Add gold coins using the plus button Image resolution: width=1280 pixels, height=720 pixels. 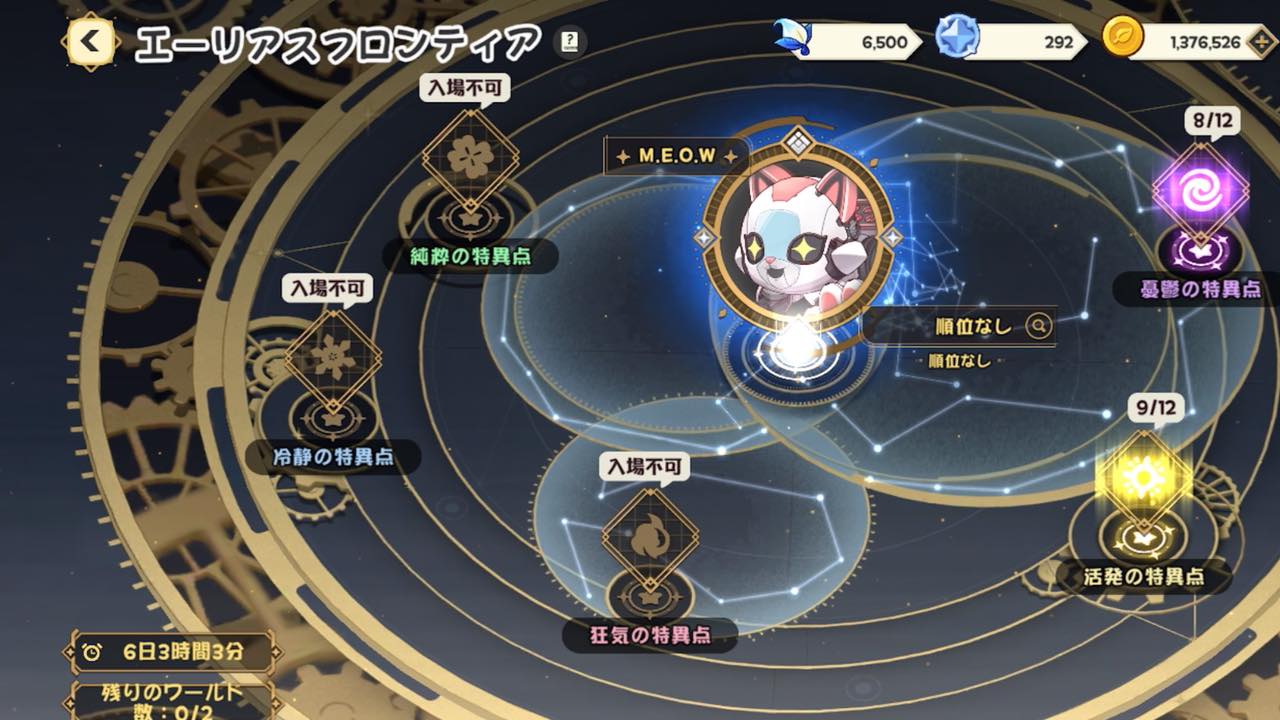(1263, 42)
